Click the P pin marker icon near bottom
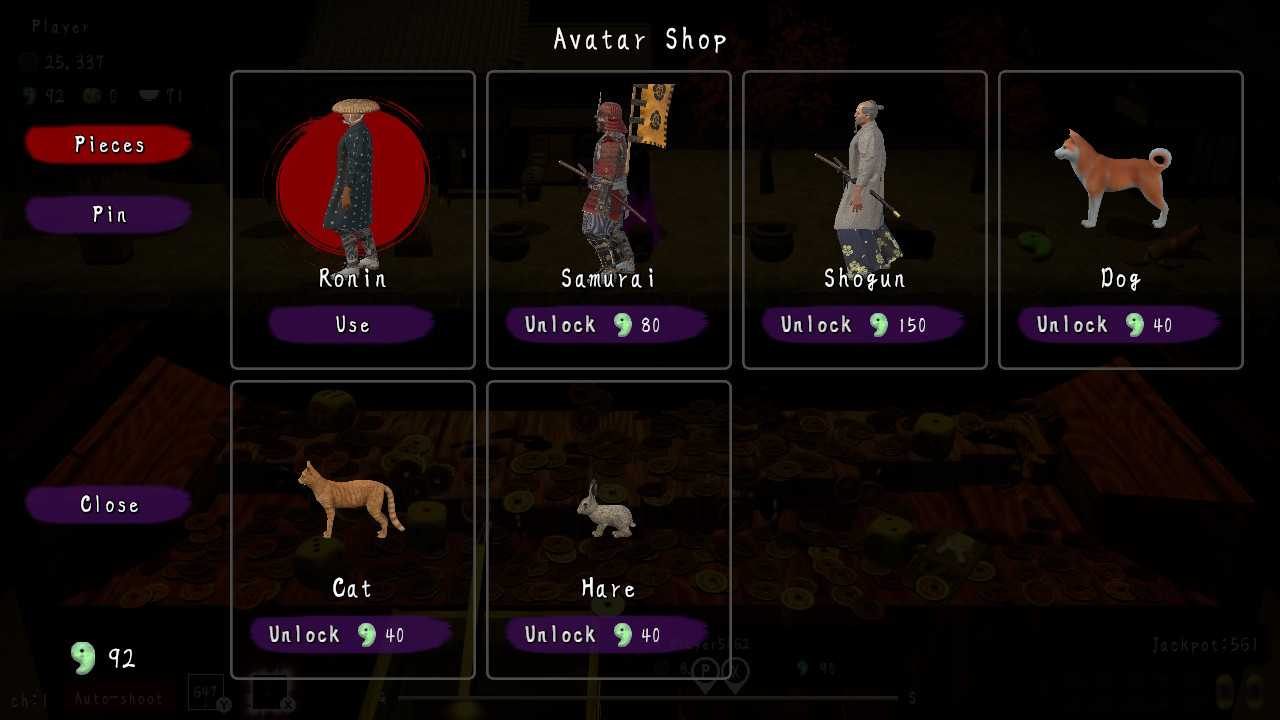 706,670
